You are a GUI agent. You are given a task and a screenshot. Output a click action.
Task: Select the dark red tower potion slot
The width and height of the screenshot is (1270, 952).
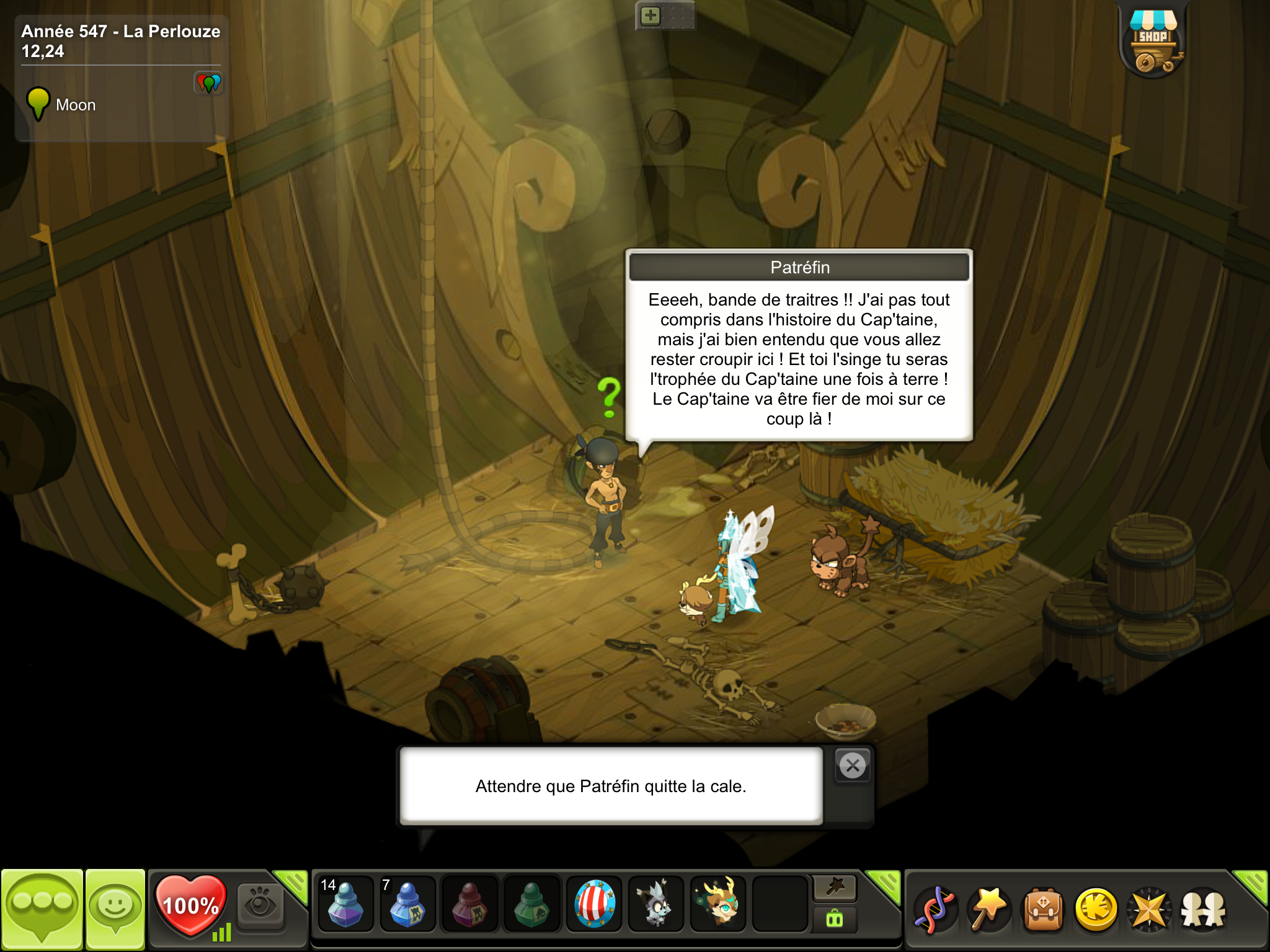pyautogui.click(x=469, y=904)
